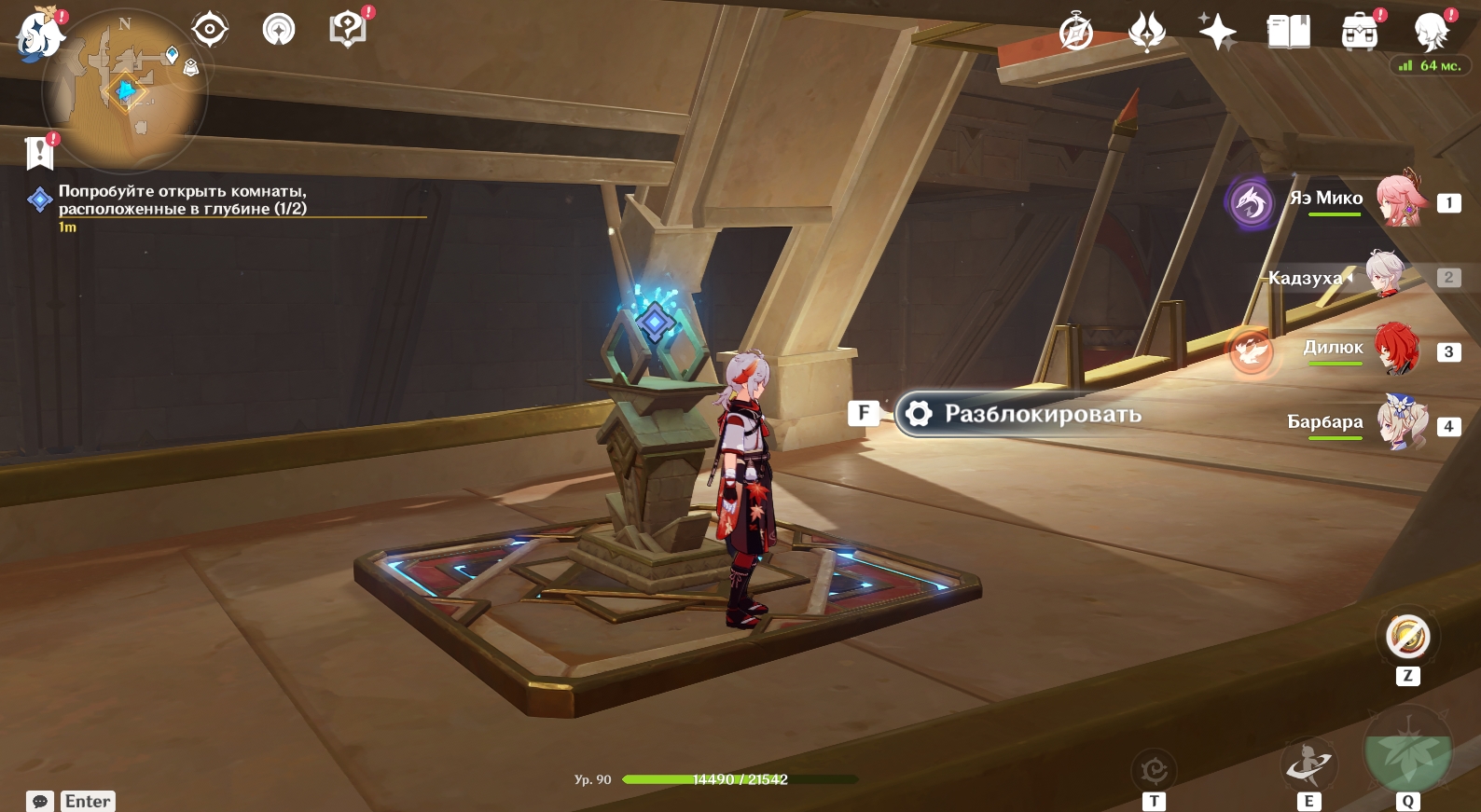Viewport: 1481px width, 812px height.
Task: Open the inventory backpack icon
Action: (1360, 33)
